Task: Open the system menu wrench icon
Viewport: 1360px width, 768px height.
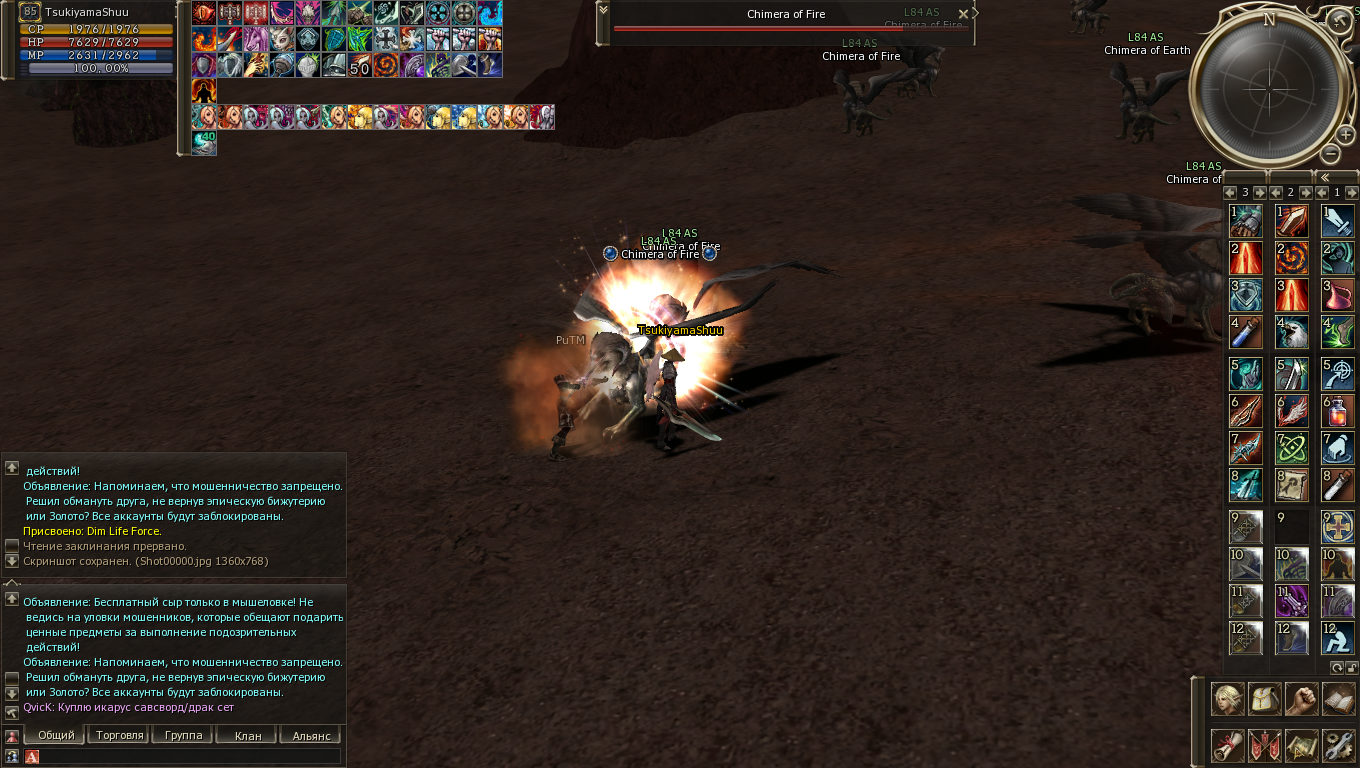Action: [x=1338, y=745]
